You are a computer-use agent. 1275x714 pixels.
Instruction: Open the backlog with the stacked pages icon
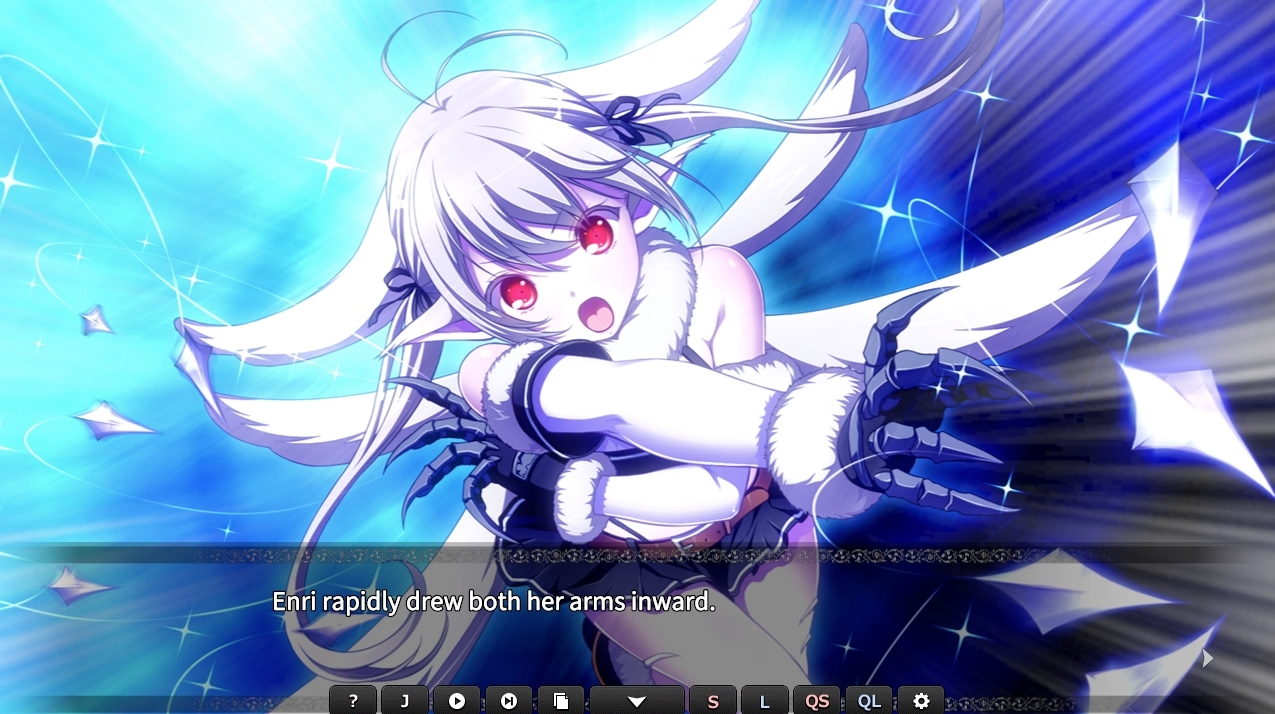click(x=561, y=701)
